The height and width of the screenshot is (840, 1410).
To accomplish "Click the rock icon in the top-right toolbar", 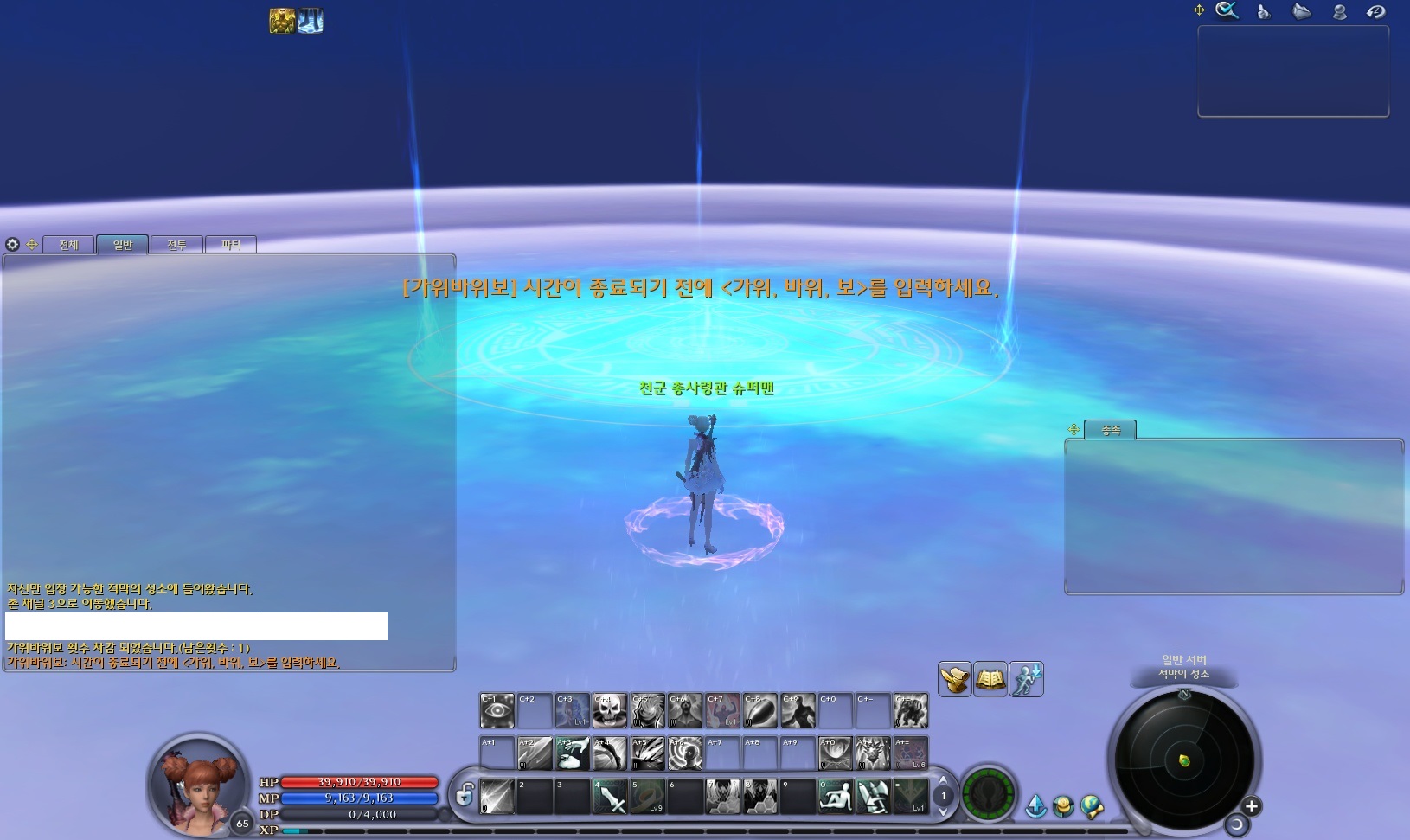I will 1300,11.
